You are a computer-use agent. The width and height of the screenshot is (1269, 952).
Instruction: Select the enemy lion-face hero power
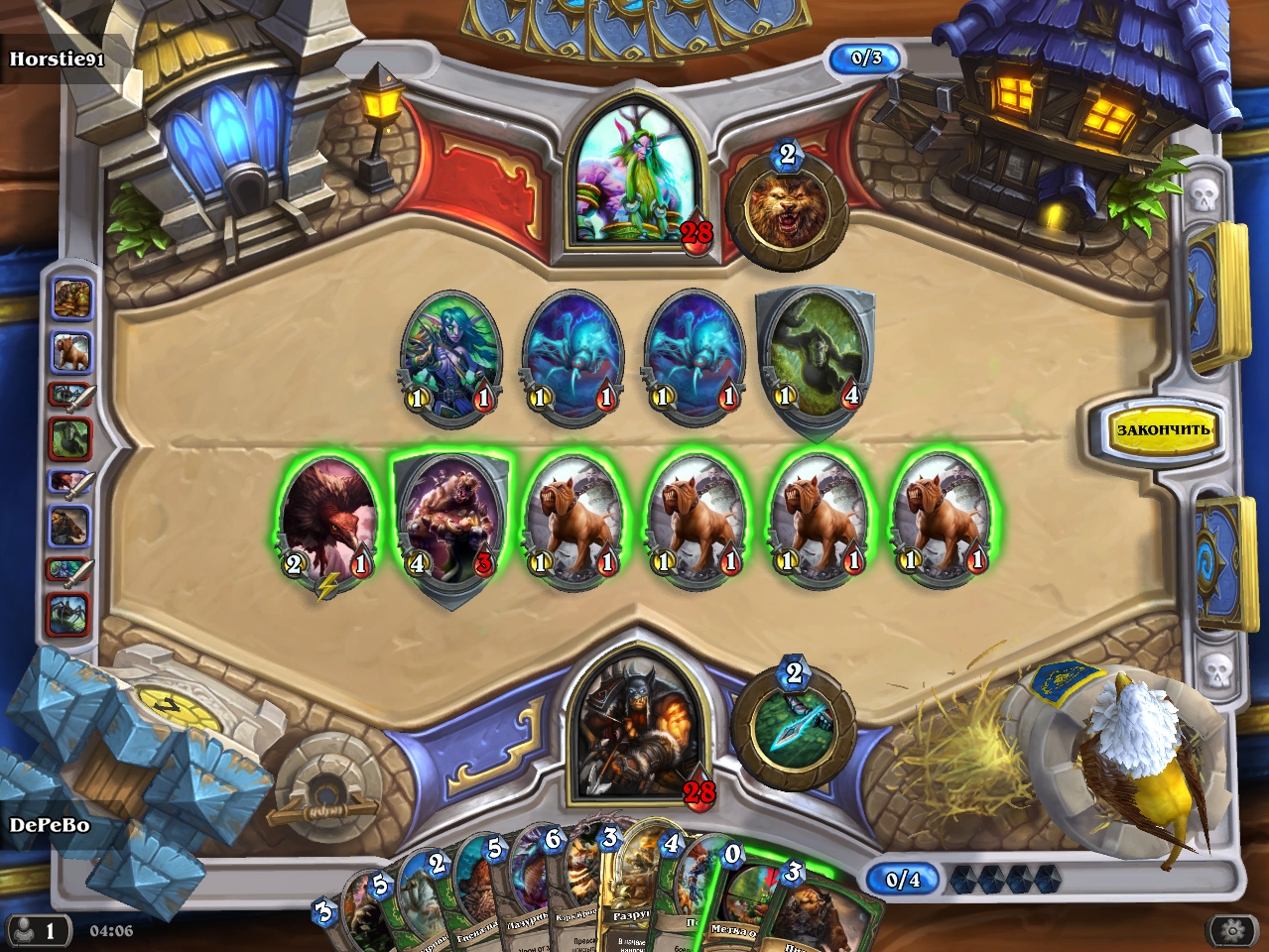[786, 210]
